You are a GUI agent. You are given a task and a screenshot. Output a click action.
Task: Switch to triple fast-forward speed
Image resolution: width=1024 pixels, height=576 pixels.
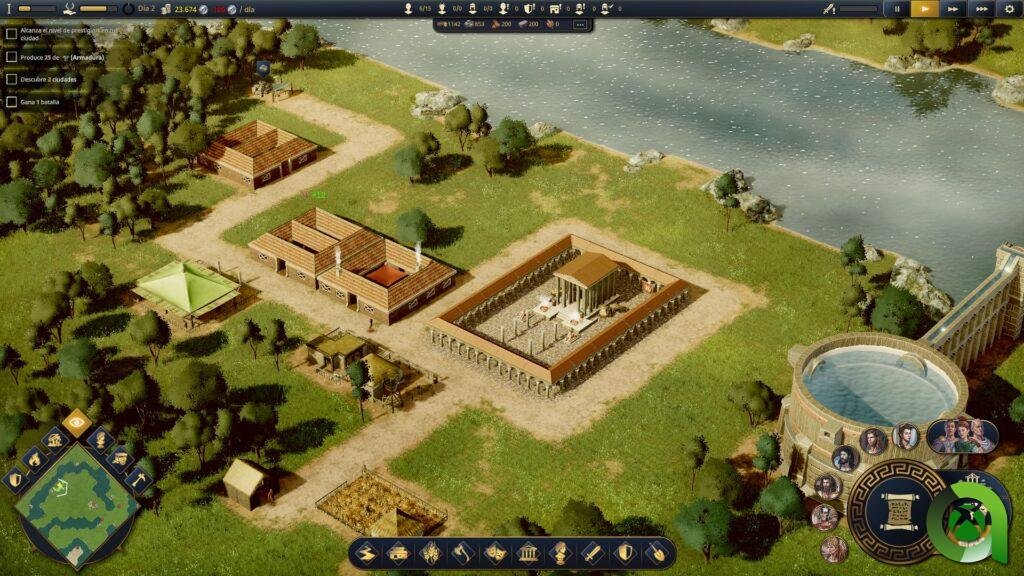982,8
